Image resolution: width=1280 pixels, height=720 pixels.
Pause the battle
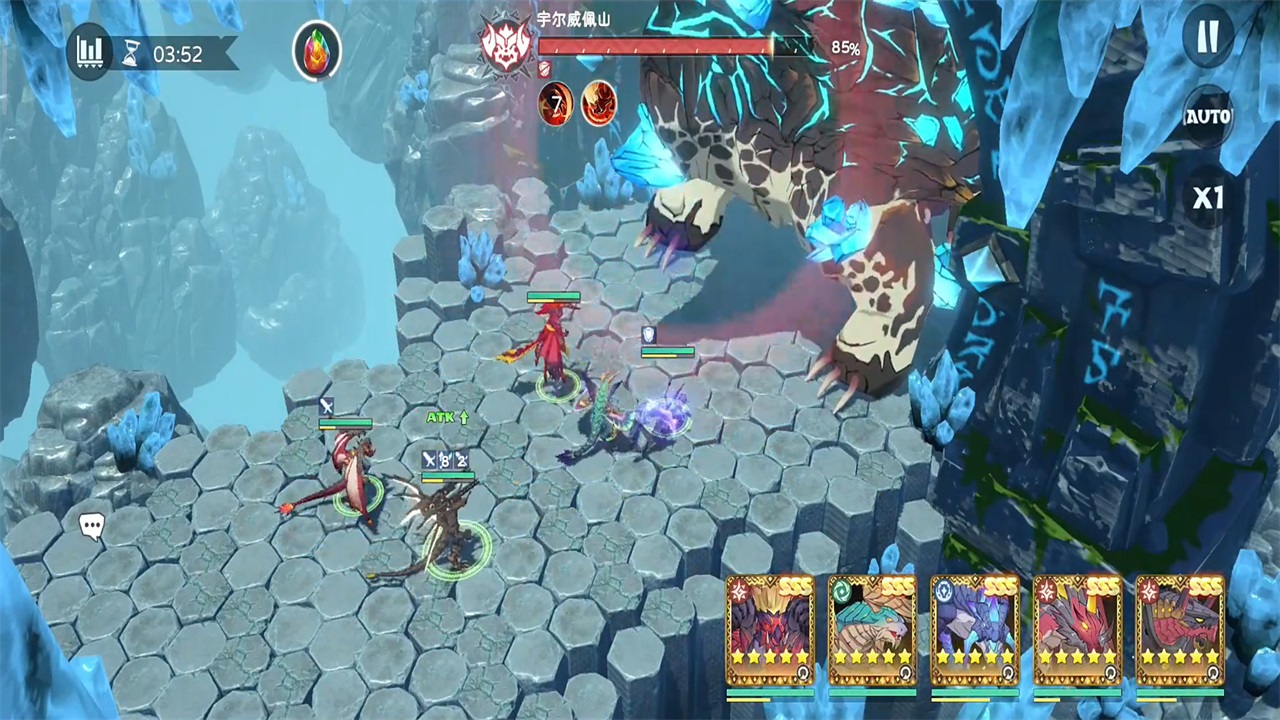pyautogui.click(x=1208, y=38)
